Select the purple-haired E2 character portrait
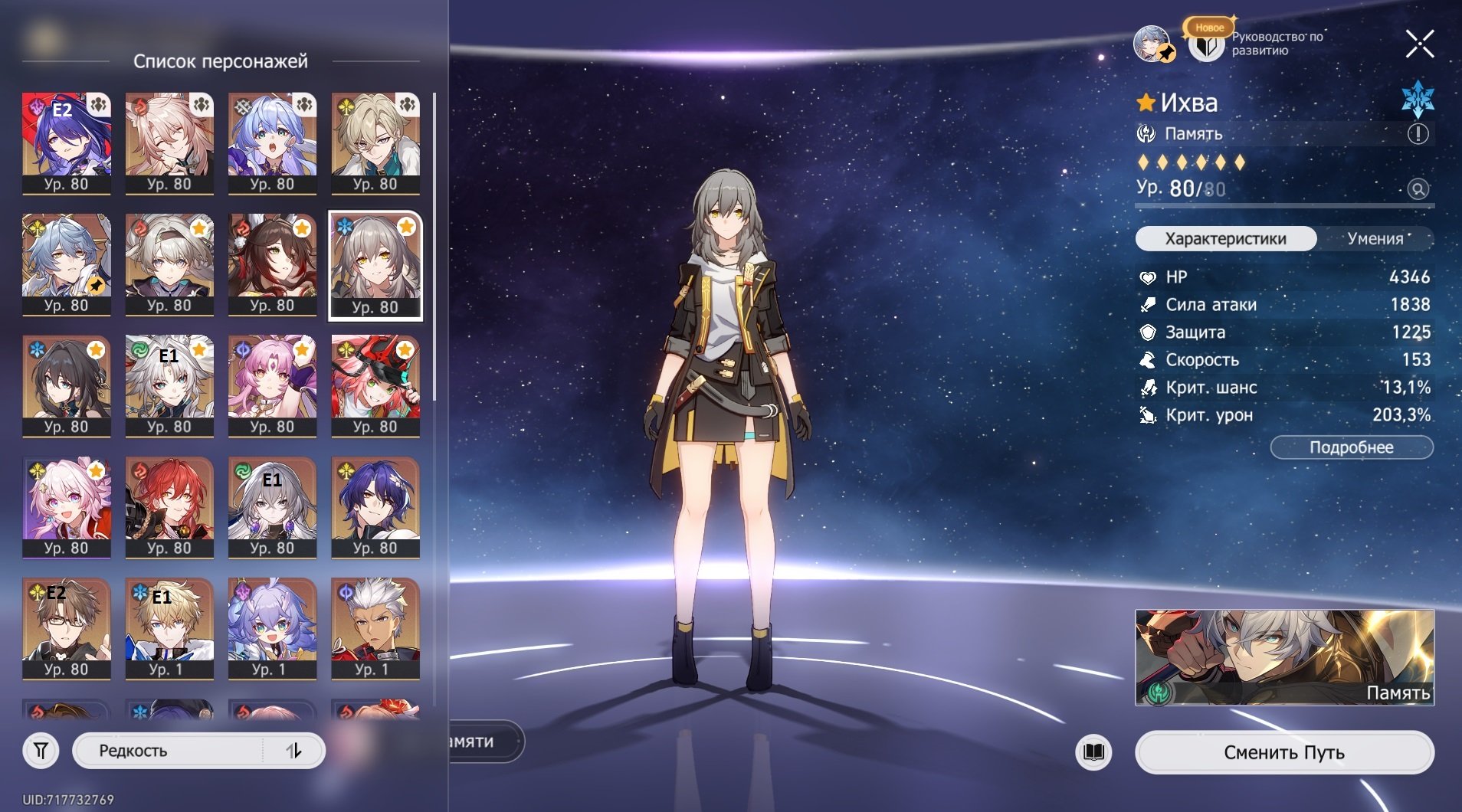 coord(67,142)
